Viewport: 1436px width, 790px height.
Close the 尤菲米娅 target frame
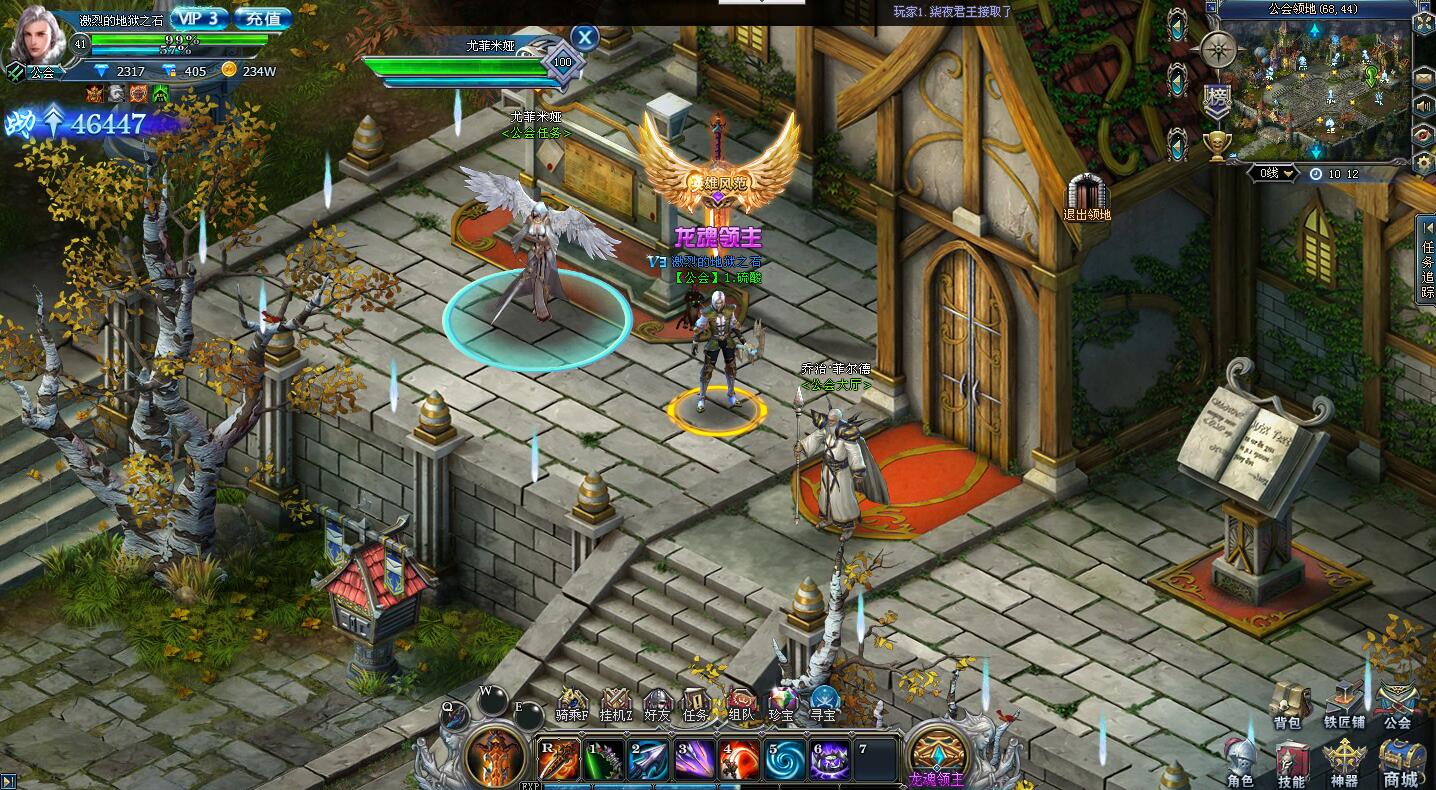(x=585, y=38)
